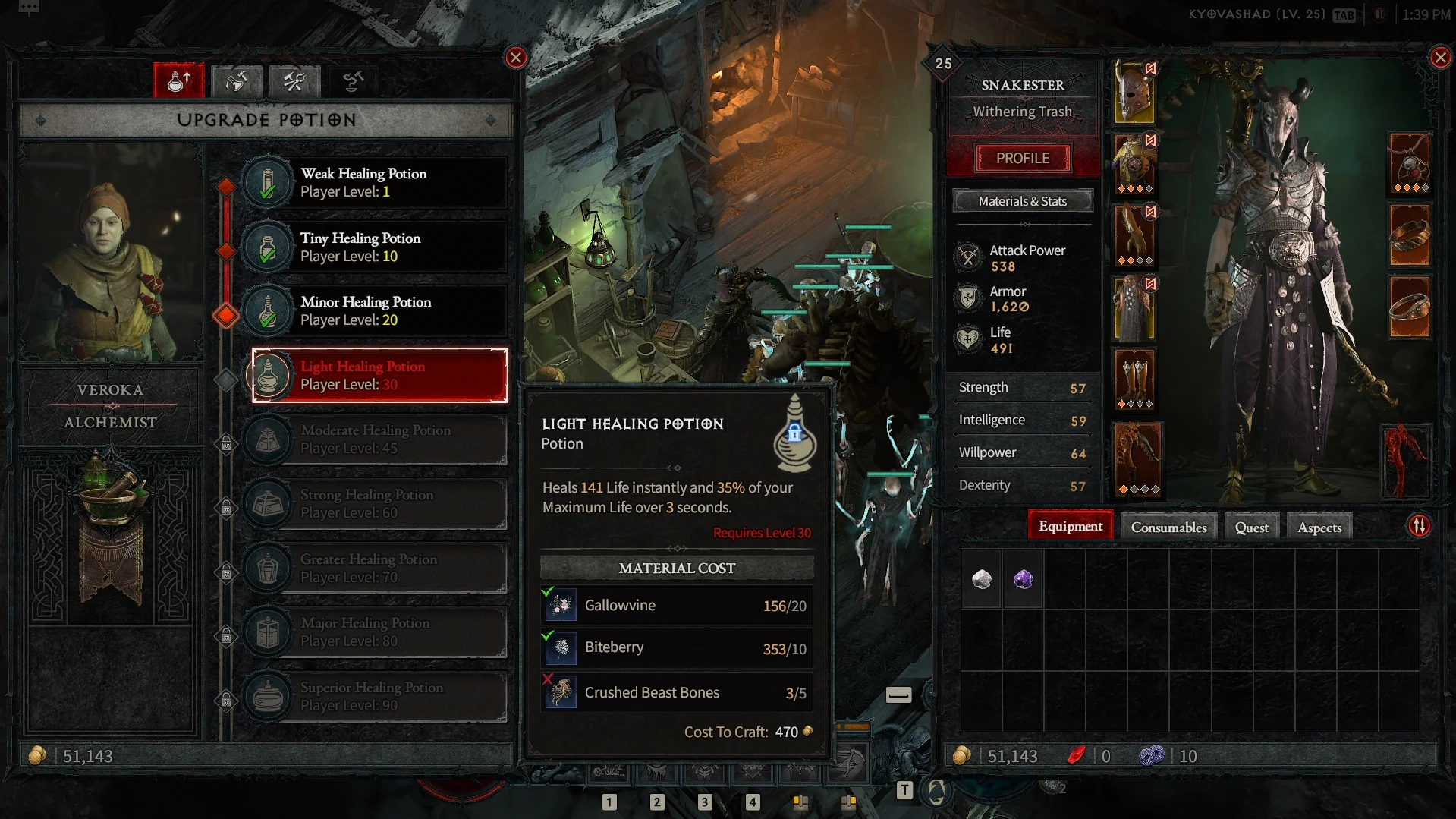Switch to the Aspects tab

pos(1319,528)
